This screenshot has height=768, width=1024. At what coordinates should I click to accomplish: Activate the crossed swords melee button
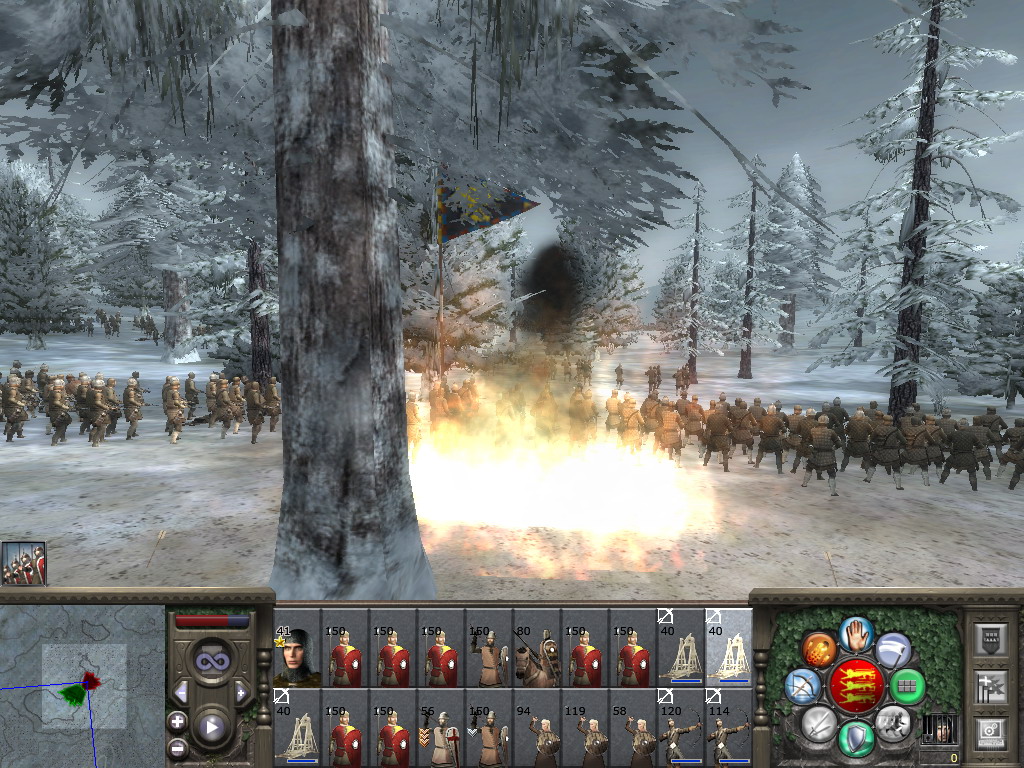(x=819, y=722)
